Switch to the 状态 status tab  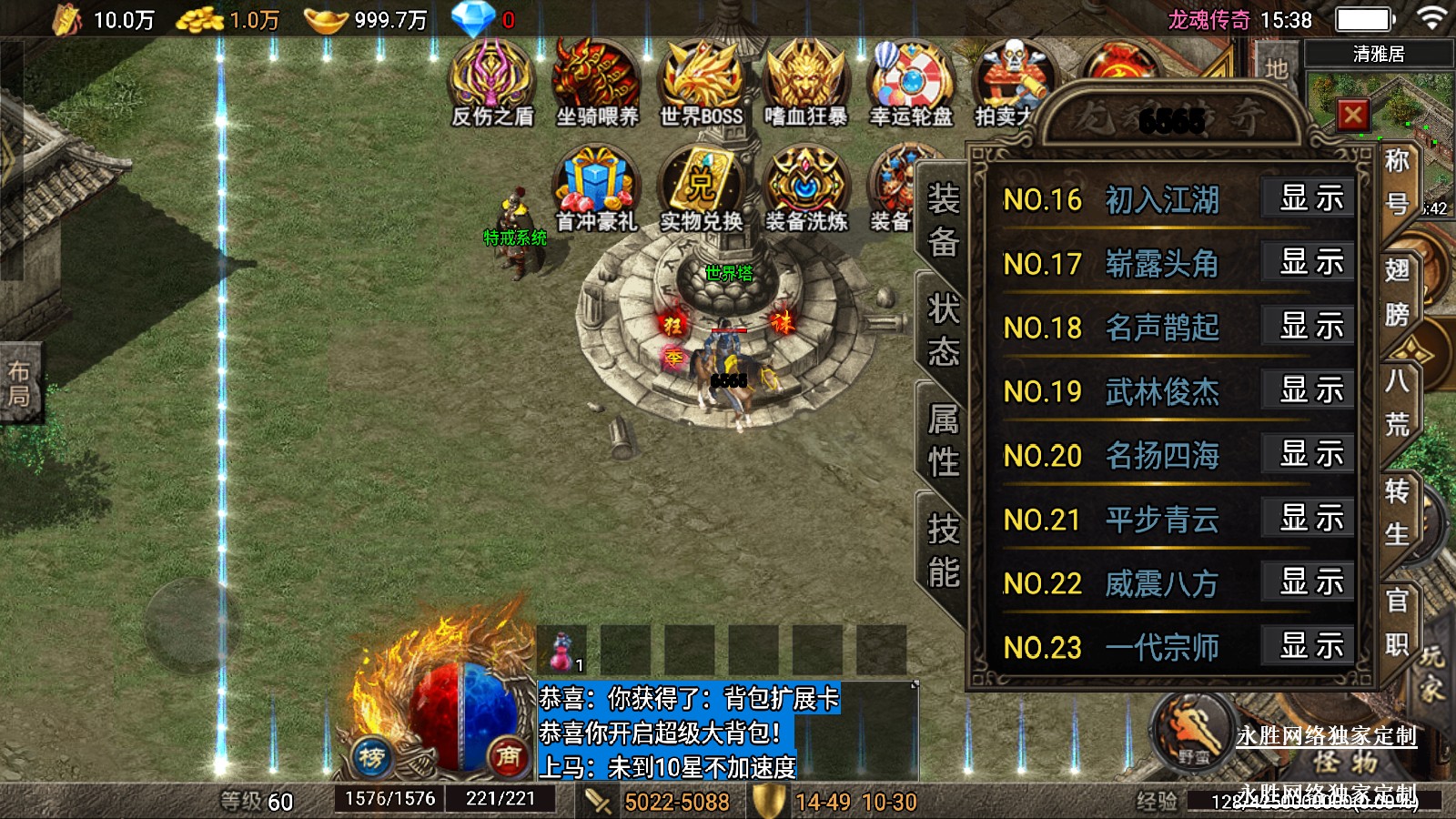[943, 329]
